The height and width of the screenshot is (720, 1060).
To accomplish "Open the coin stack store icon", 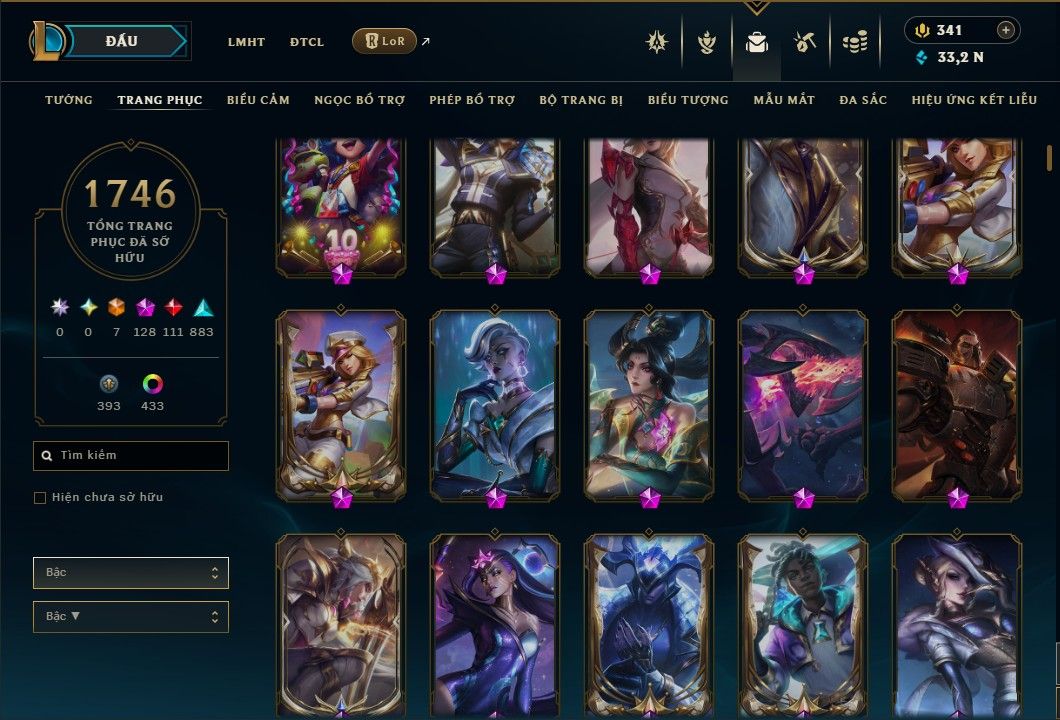I will coord(854,42).
